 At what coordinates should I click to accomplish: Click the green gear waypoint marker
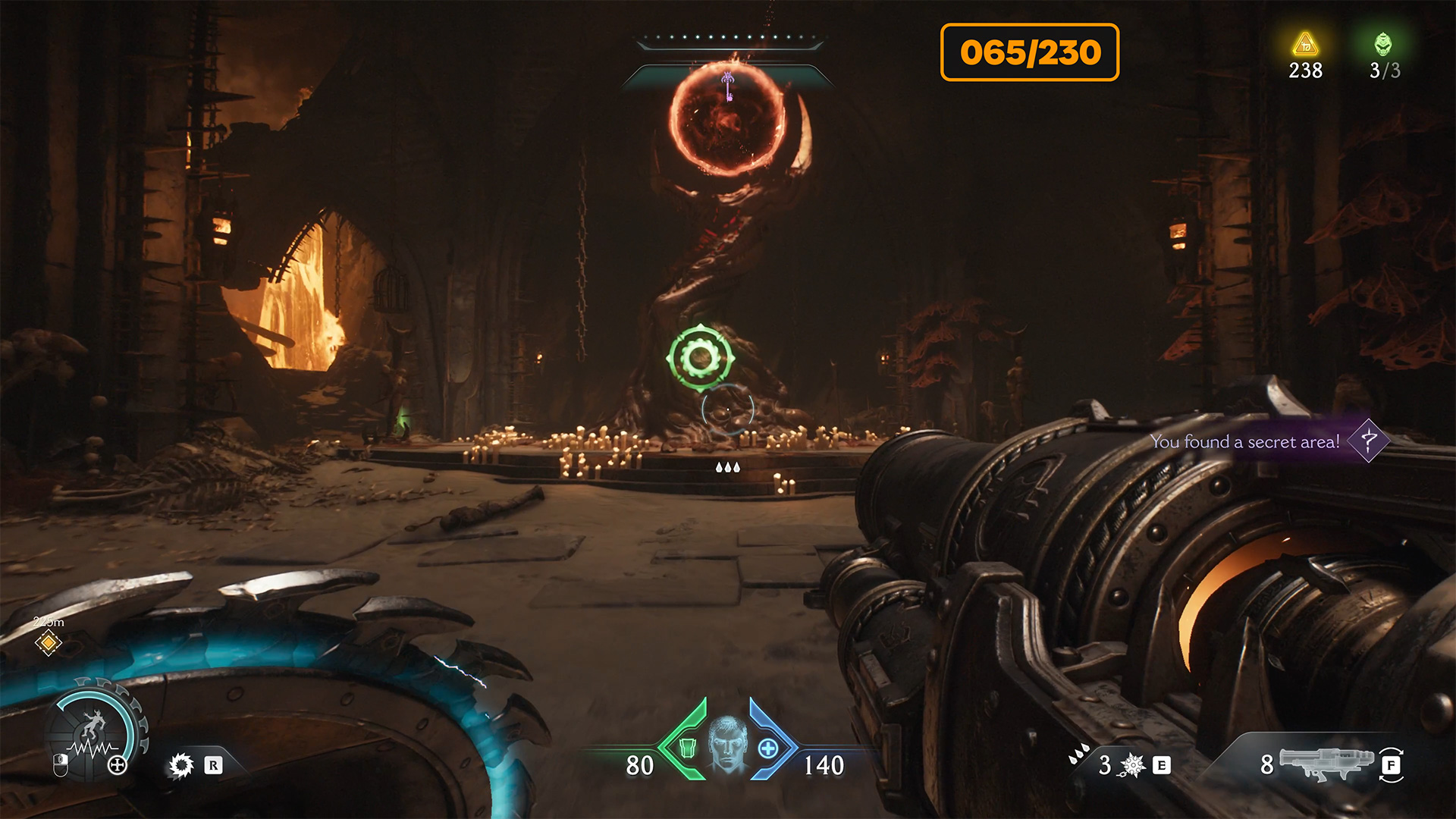pyautogui.click(x=700, y=358)
